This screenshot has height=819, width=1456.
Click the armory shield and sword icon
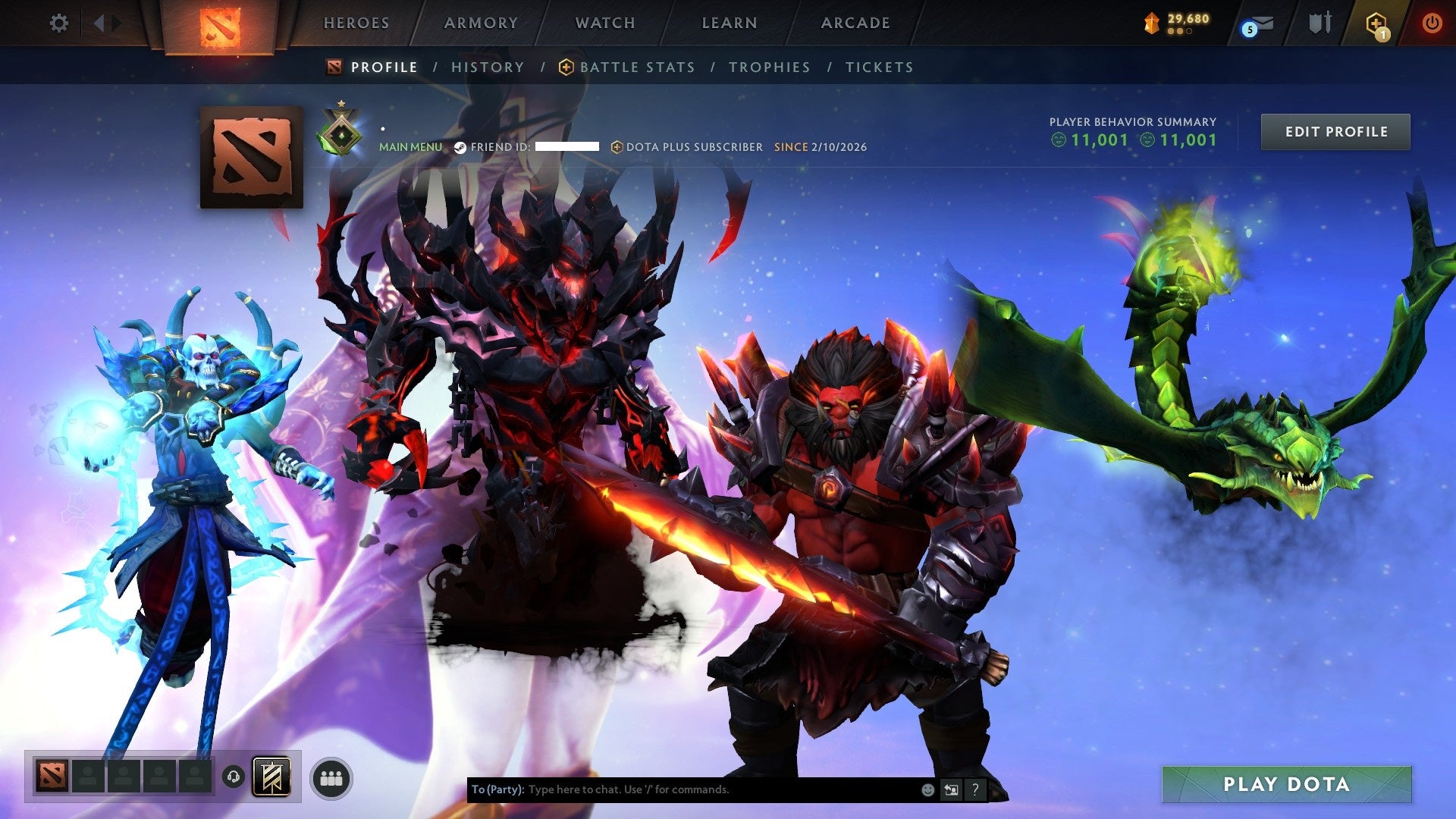[1319, 24]
